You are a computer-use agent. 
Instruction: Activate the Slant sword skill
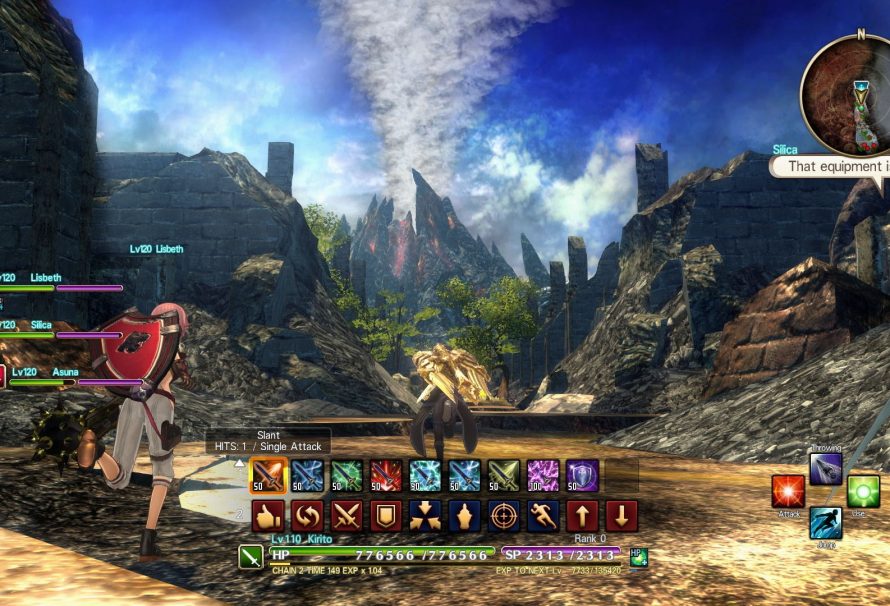pyautogui.click(x=268, y=476)
